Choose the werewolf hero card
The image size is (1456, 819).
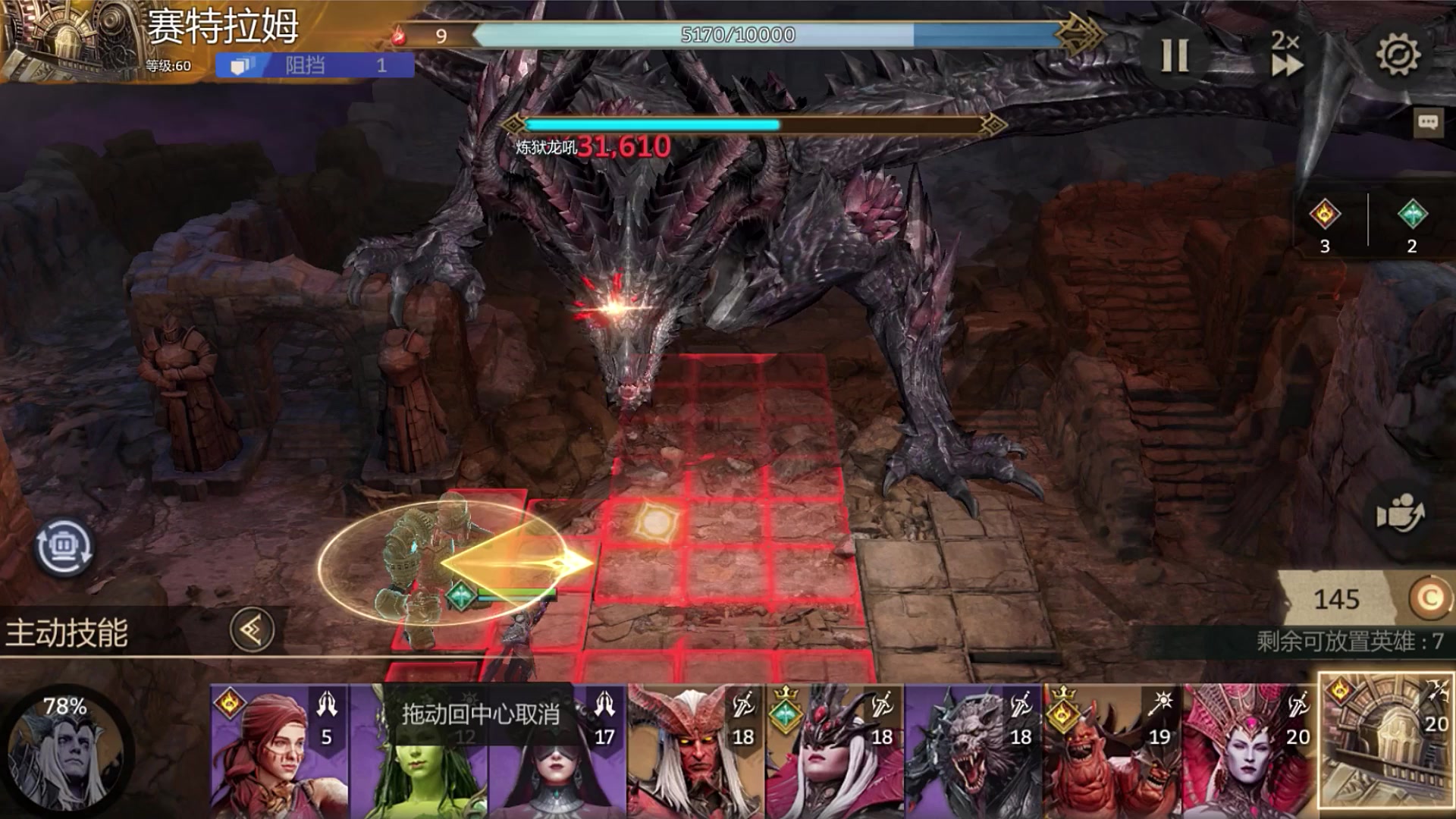click(x=973, y=751)
